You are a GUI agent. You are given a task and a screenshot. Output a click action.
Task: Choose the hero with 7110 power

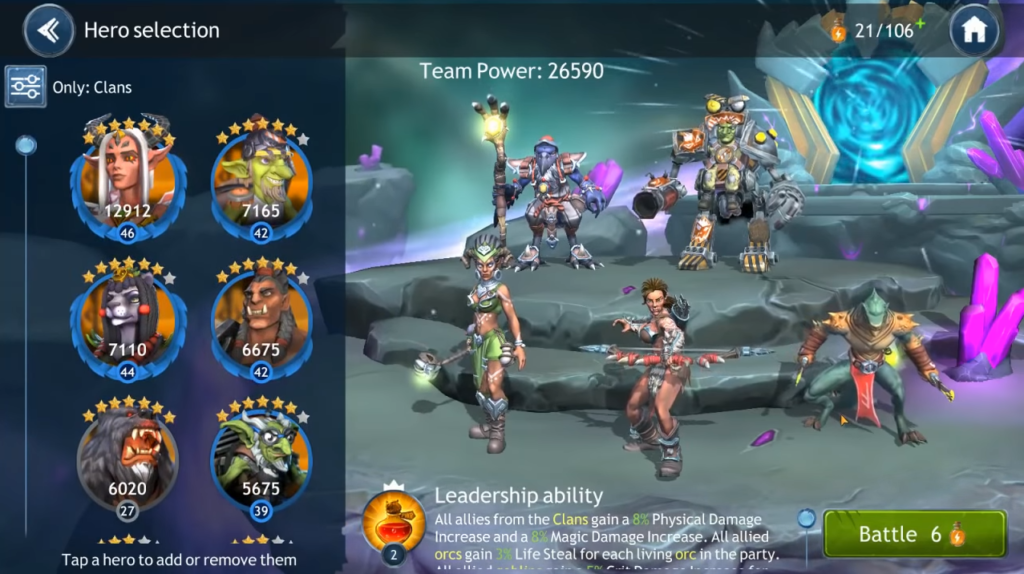coord(127,320)
